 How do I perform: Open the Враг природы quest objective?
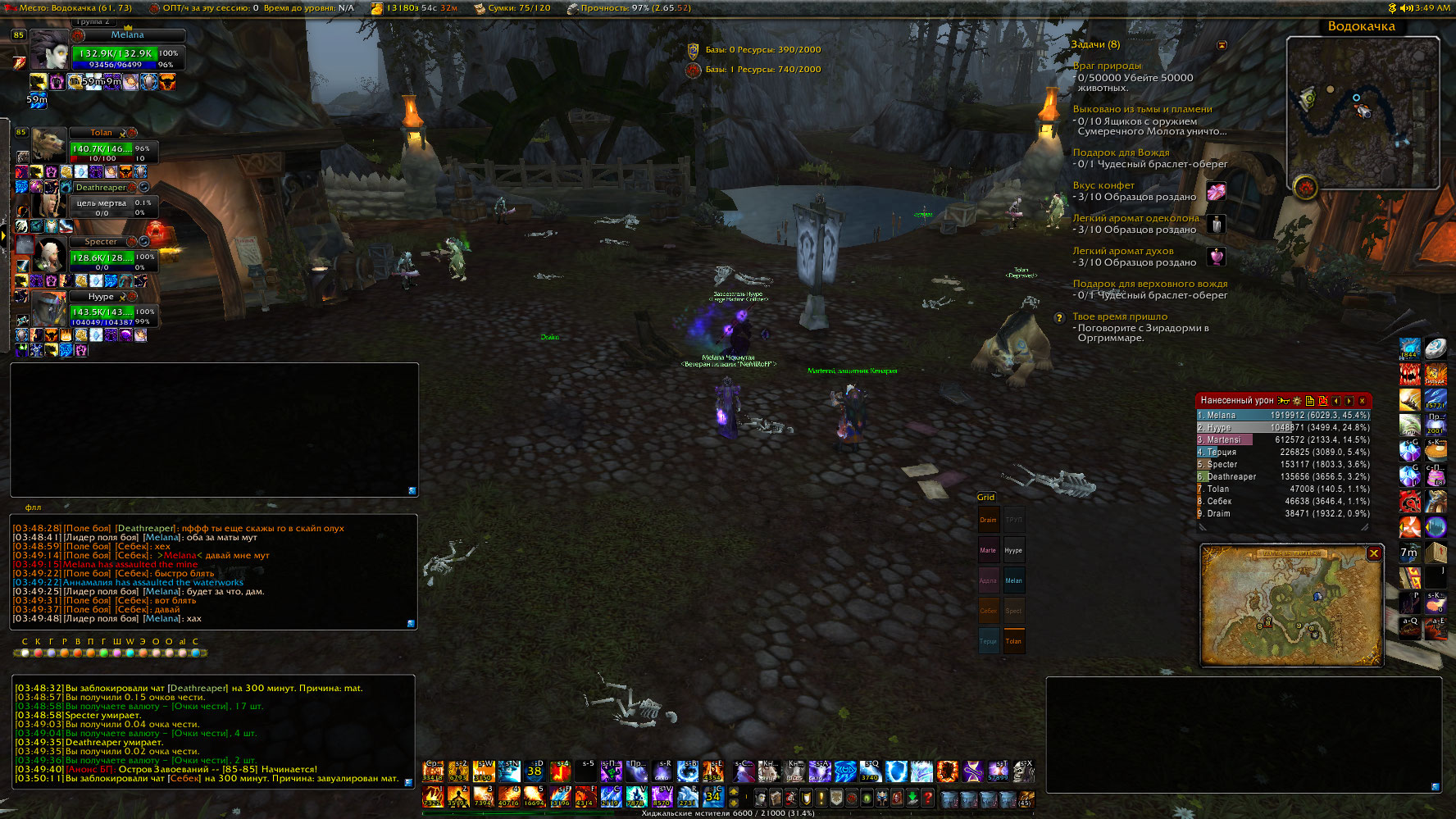(x=1107, y=66)
